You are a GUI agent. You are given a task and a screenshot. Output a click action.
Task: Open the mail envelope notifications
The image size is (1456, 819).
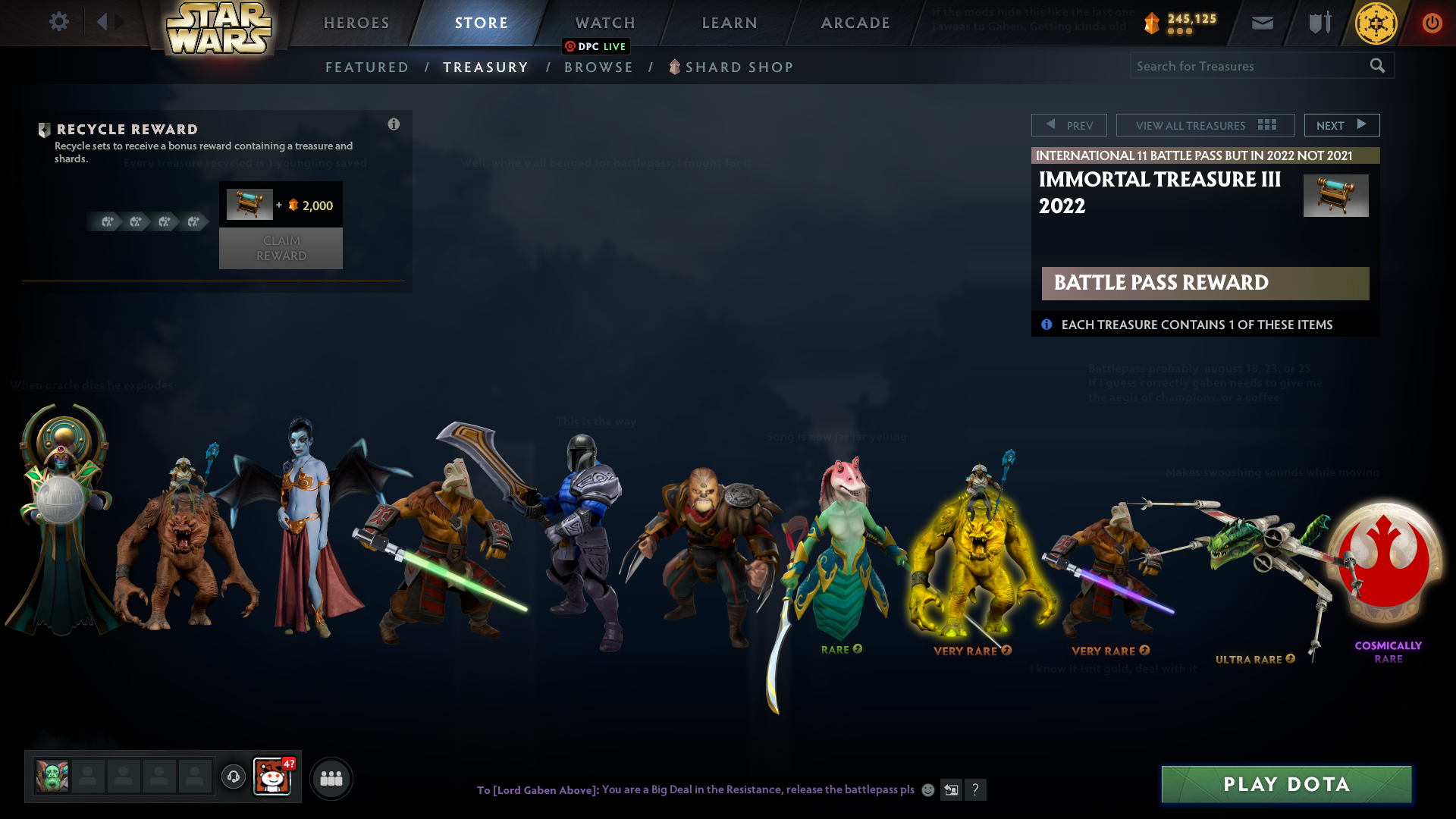1262,22
